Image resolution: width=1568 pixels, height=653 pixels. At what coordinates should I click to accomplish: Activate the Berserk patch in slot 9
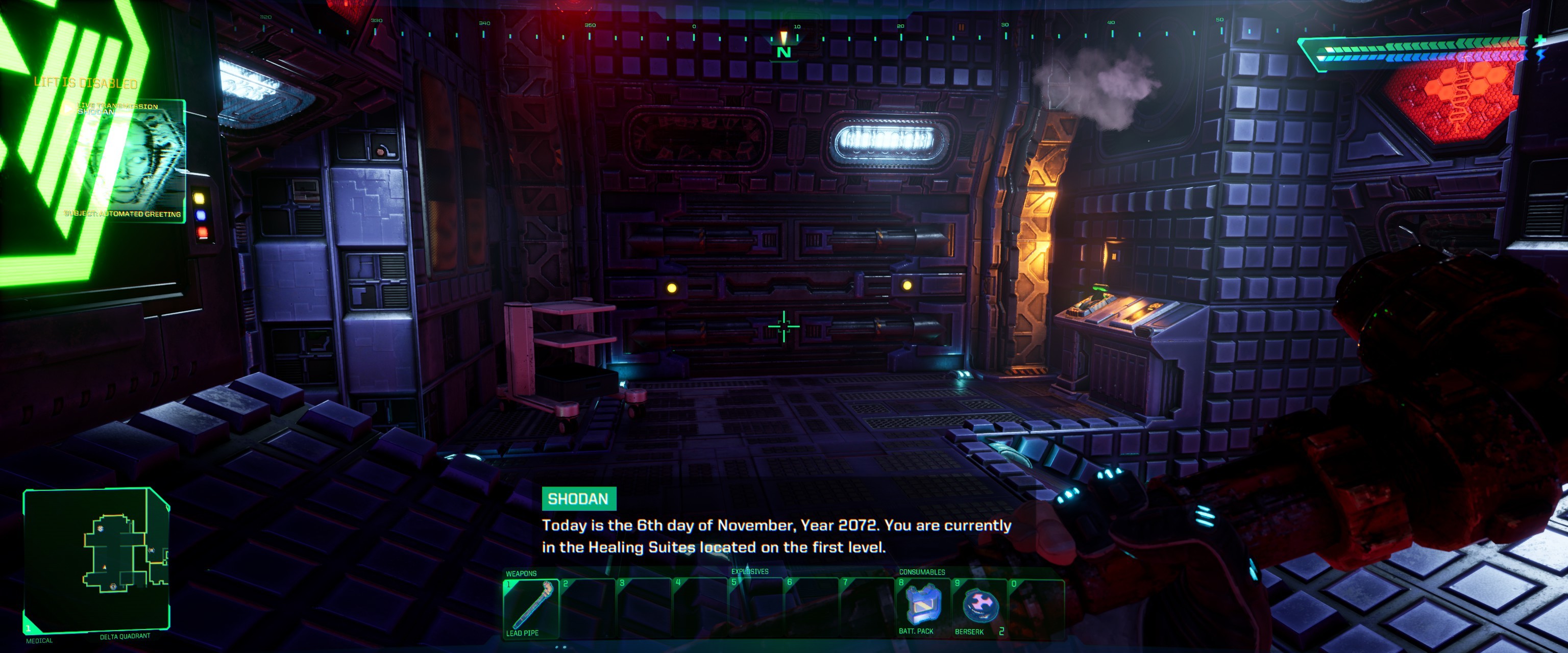980,609
